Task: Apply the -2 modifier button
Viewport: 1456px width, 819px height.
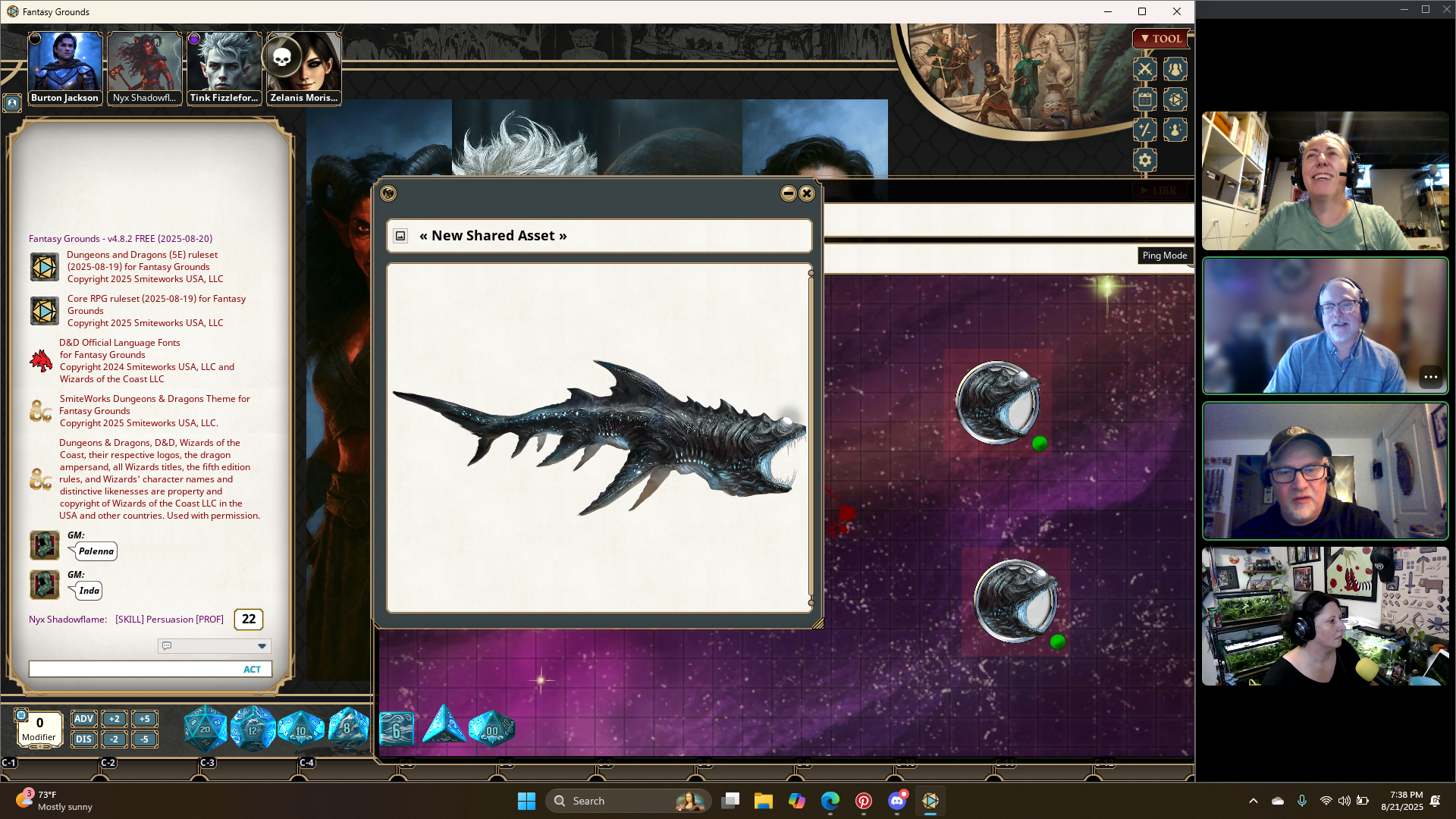Action: 114,739
